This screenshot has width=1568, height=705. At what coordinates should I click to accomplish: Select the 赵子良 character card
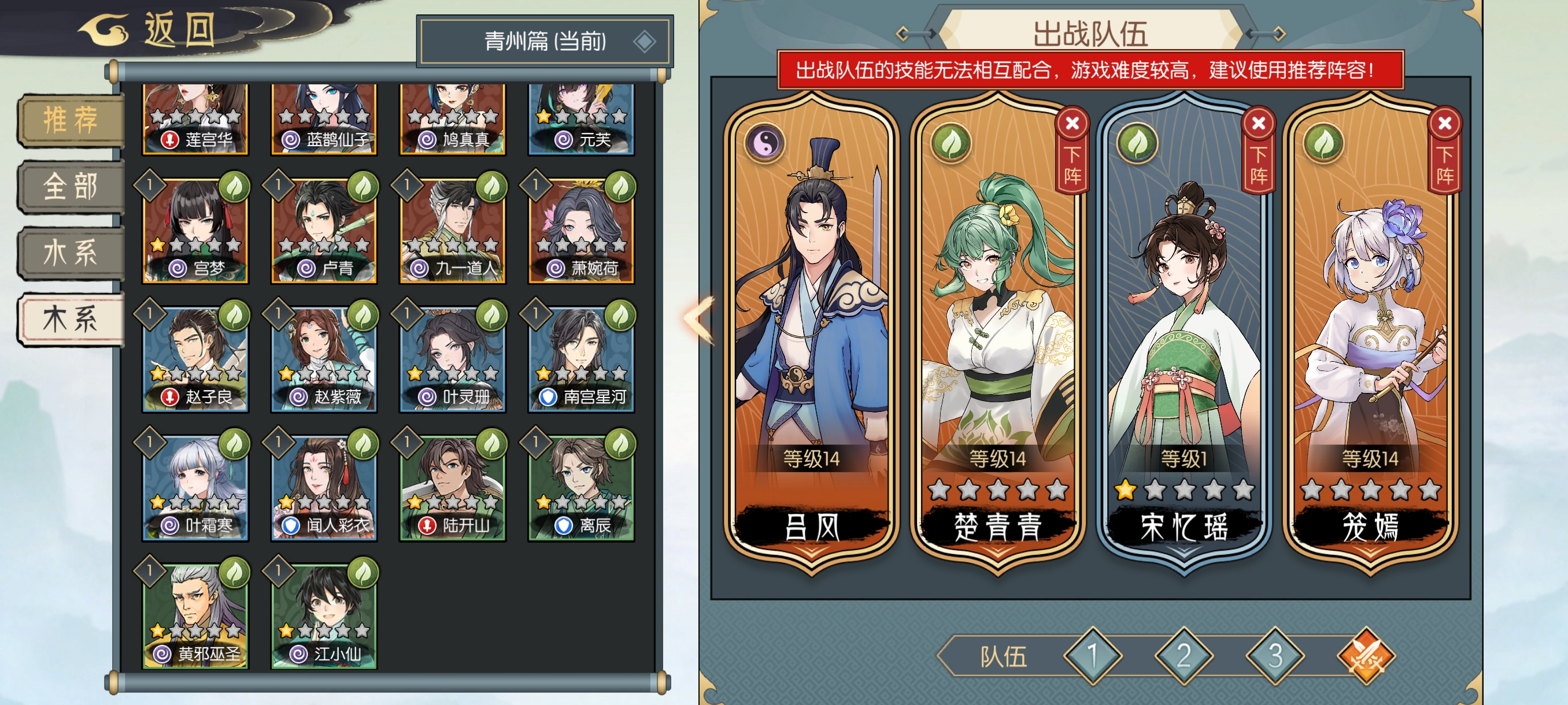coord(195,359)
